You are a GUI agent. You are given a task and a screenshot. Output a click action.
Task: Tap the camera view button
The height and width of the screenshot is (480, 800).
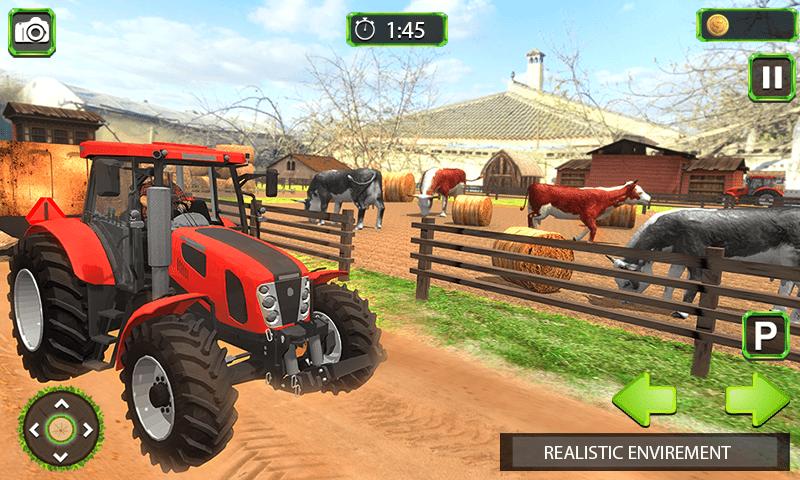tap(32, 32)
